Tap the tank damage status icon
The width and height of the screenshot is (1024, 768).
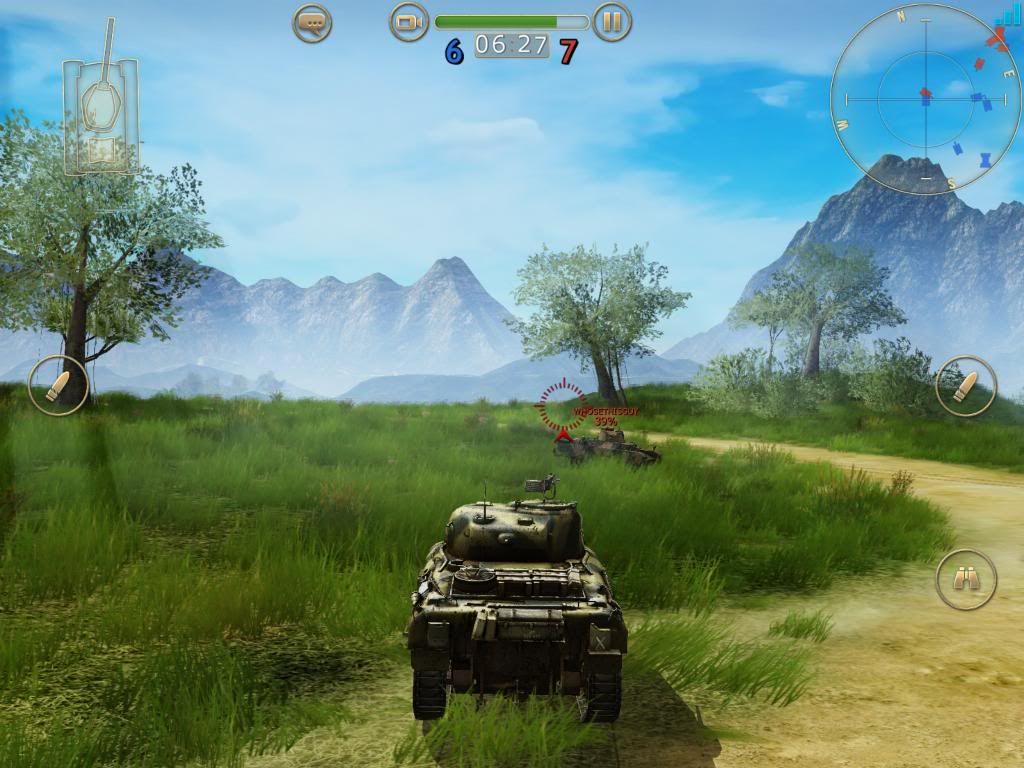[100, 110]
